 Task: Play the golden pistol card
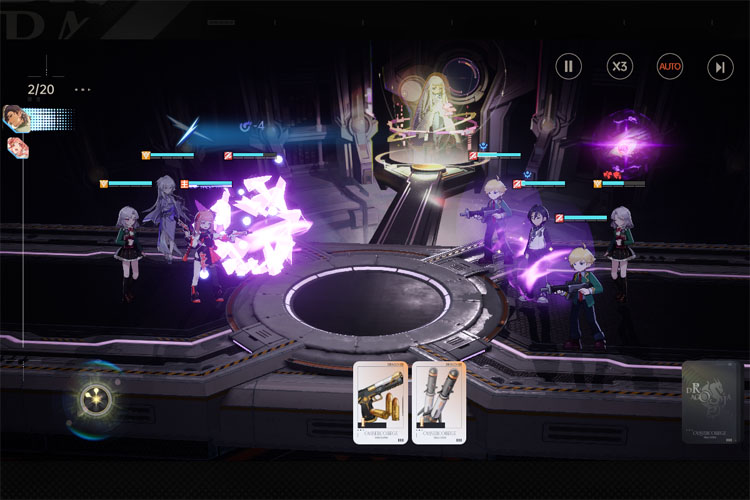(380, 402)
